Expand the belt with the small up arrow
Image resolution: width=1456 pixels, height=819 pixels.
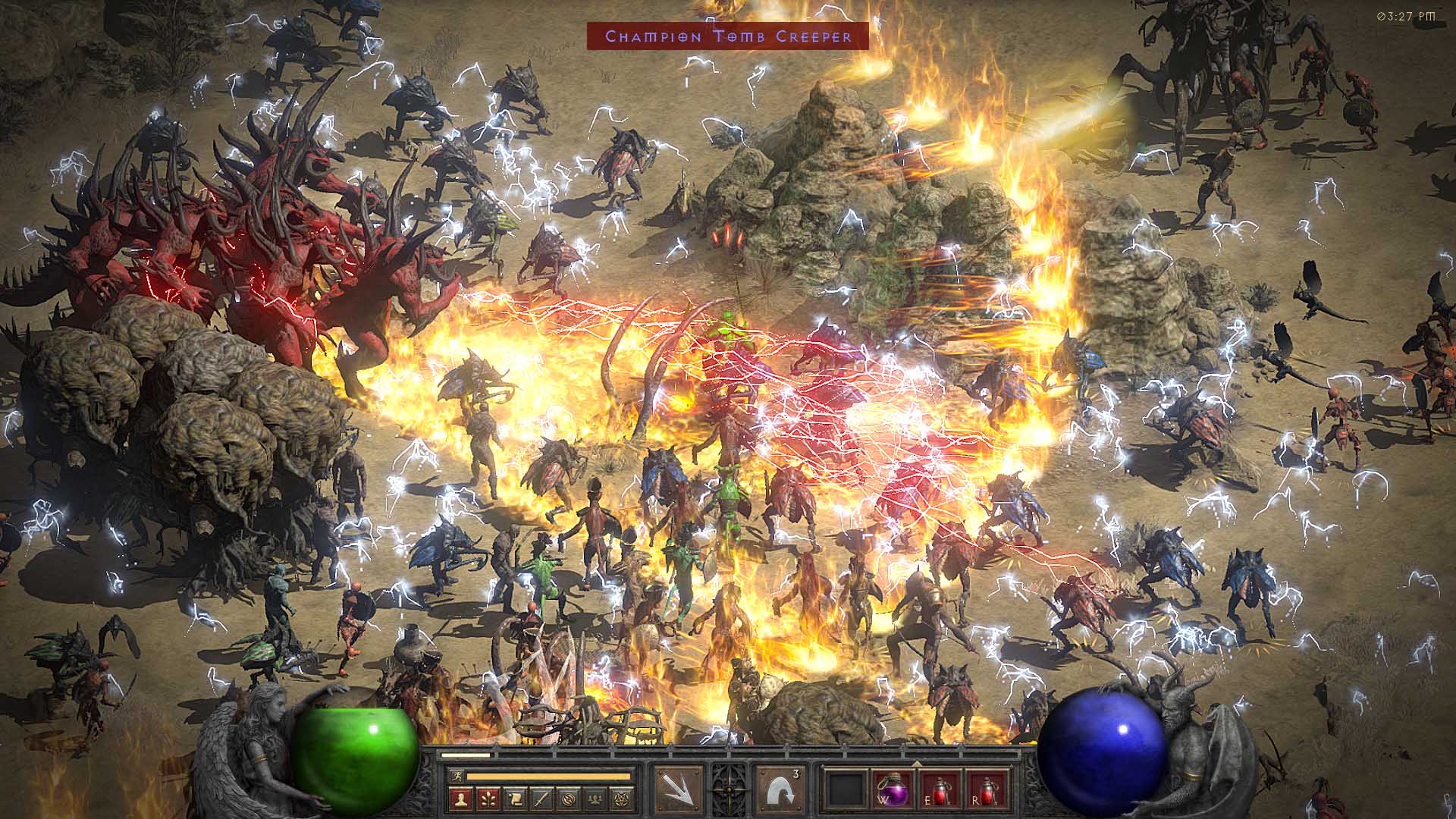(916, 762)
